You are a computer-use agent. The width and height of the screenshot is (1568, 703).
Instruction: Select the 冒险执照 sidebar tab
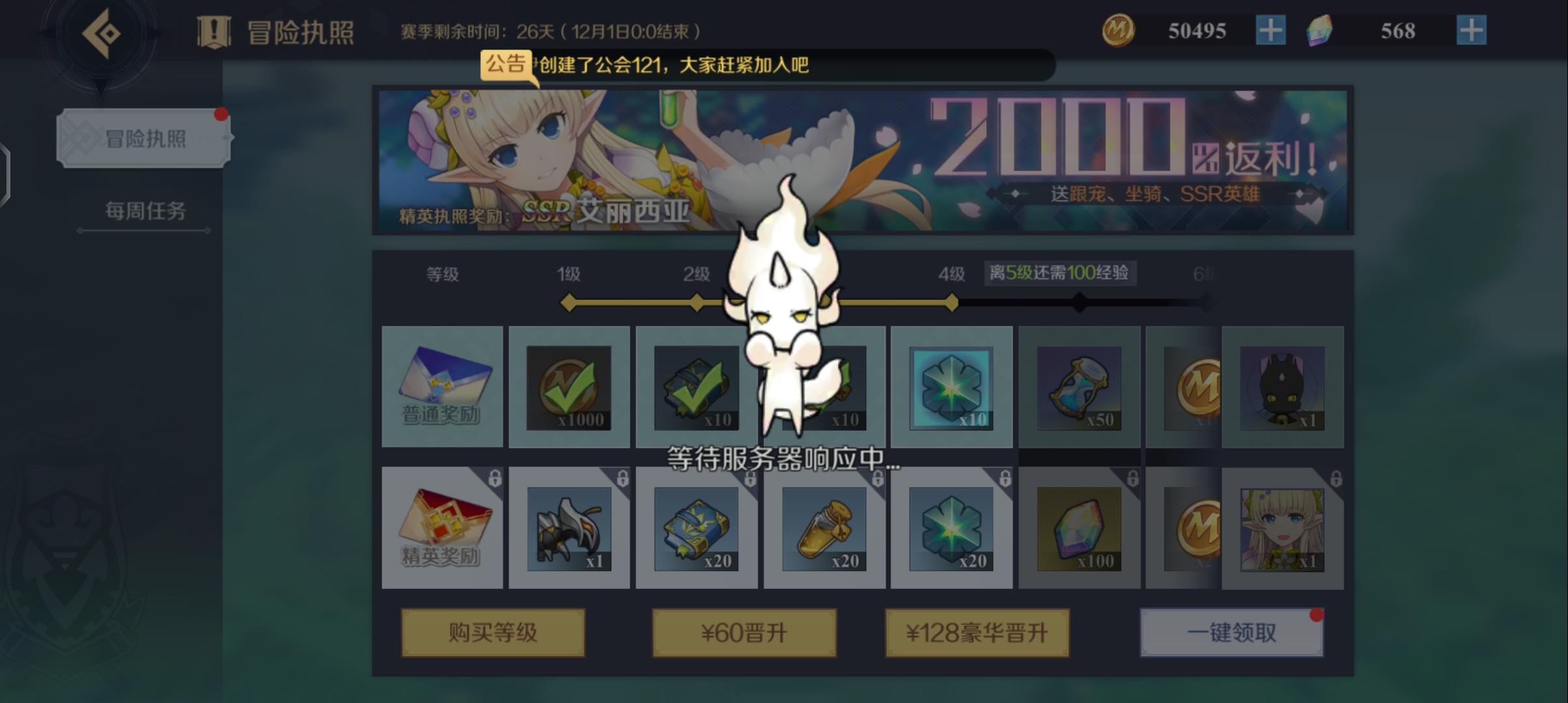pos(145,139)
